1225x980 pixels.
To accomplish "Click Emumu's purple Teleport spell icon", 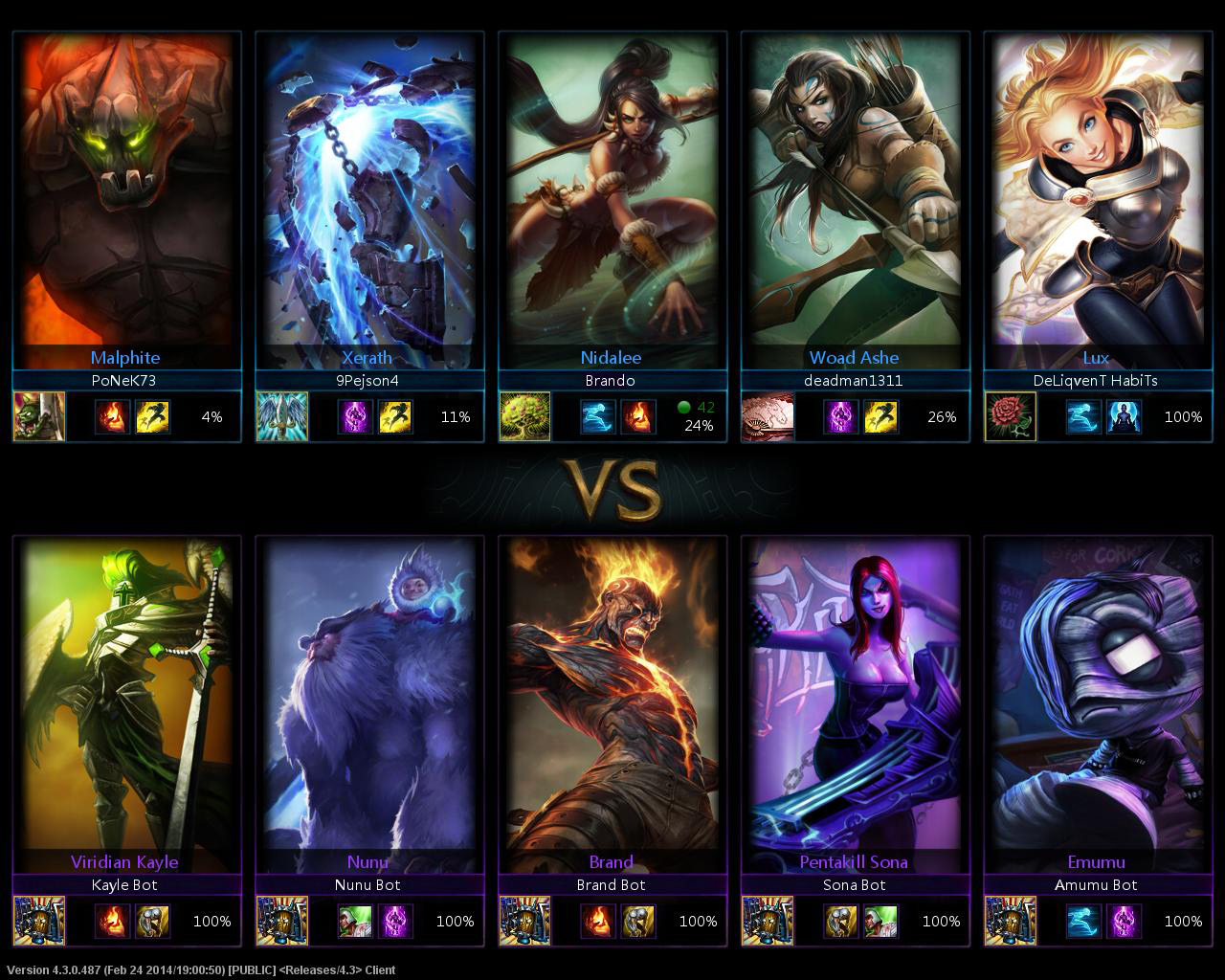I will pos(1123,921).
